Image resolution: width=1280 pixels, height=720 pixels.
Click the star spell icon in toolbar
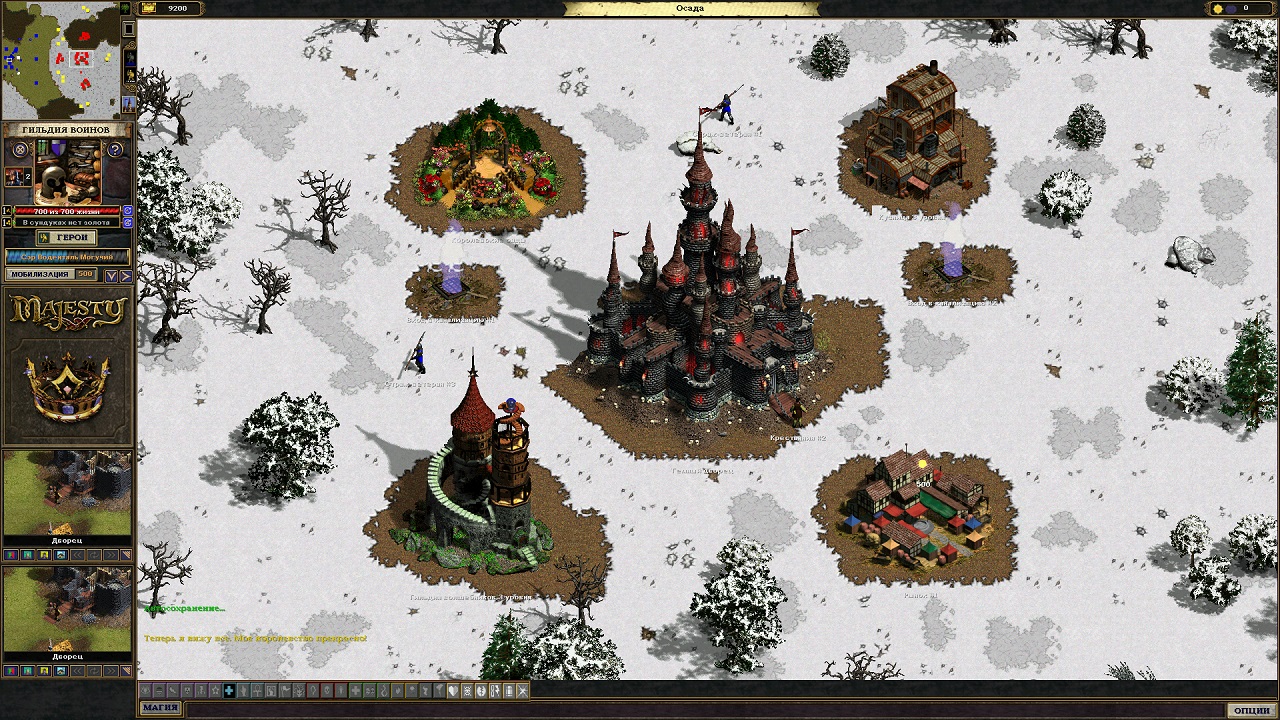pyautogui.click(x=215, y=690)
